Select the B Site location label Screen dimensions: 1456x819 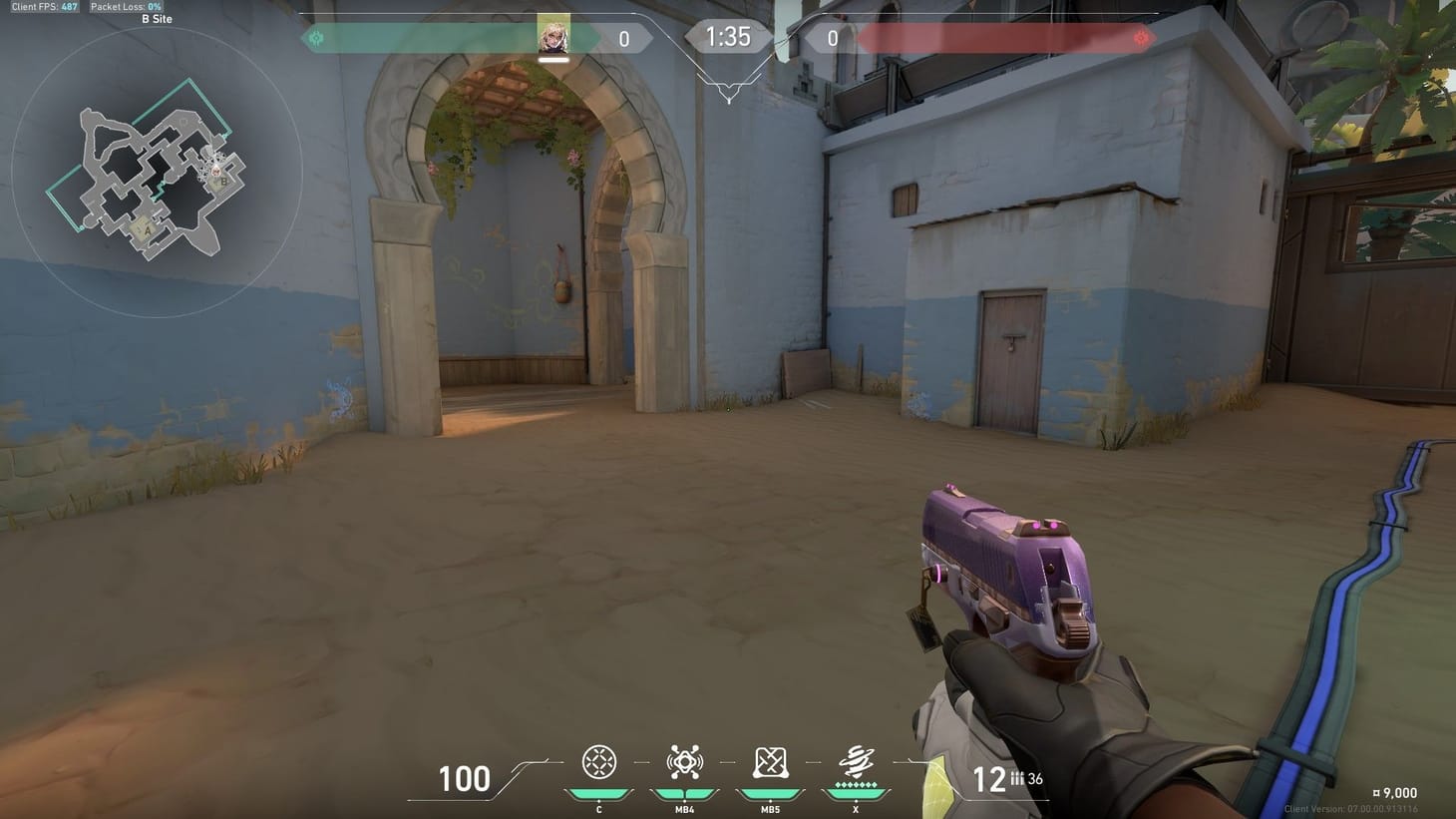[x=160, y=18]
